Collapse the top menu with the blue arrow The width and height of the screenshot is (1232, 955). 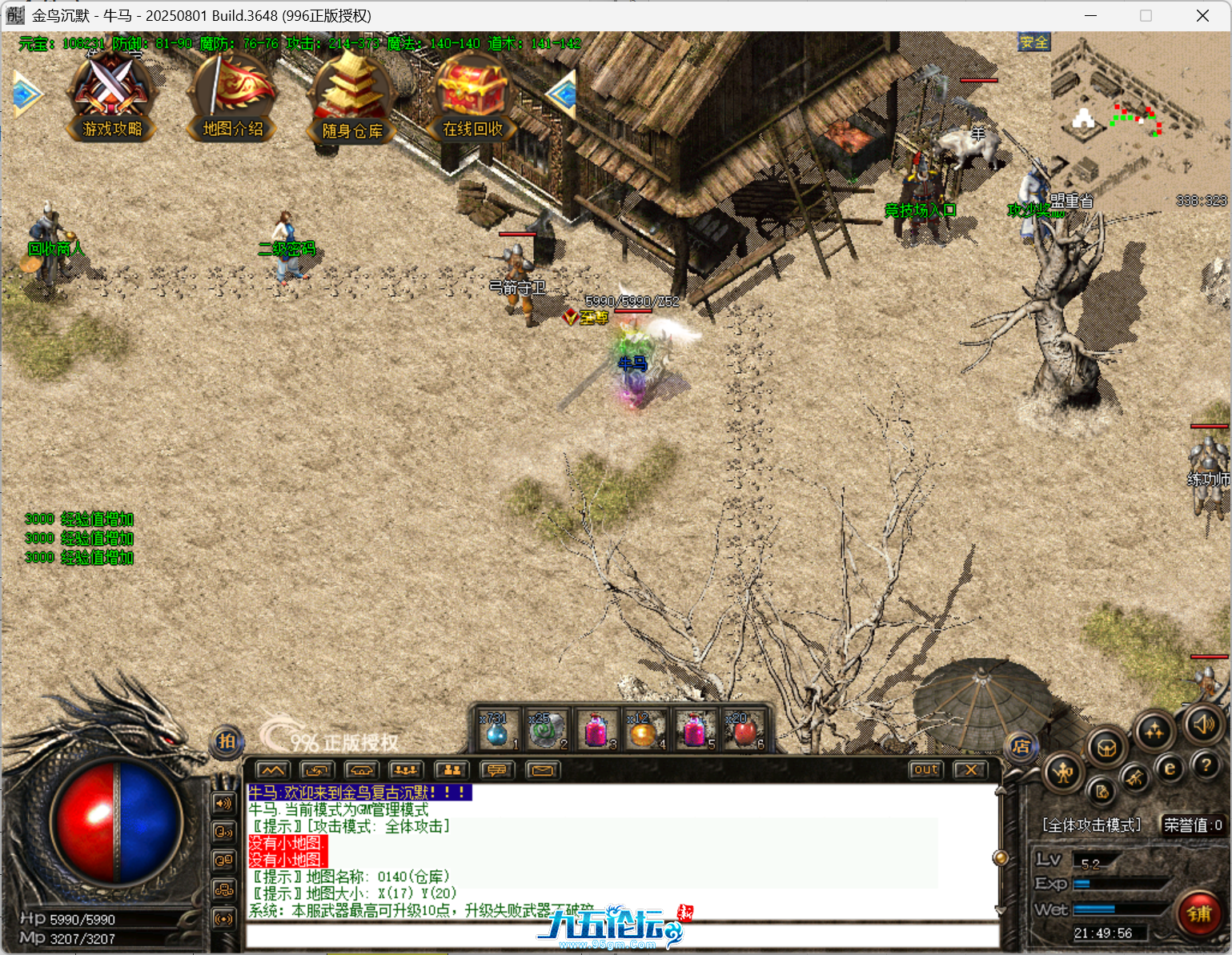pos(563,94)
